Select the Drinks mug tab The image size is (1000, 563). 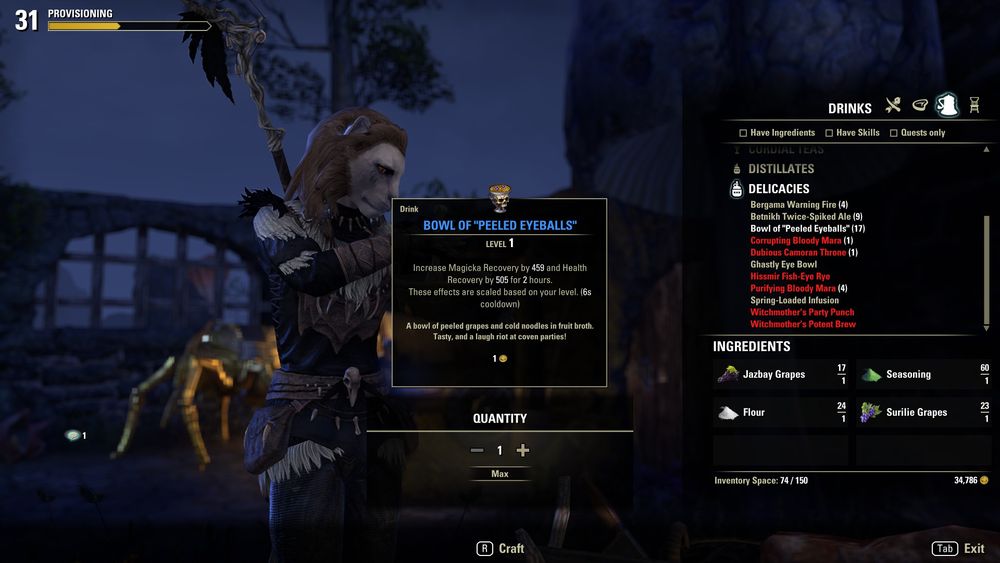(946, 105)
